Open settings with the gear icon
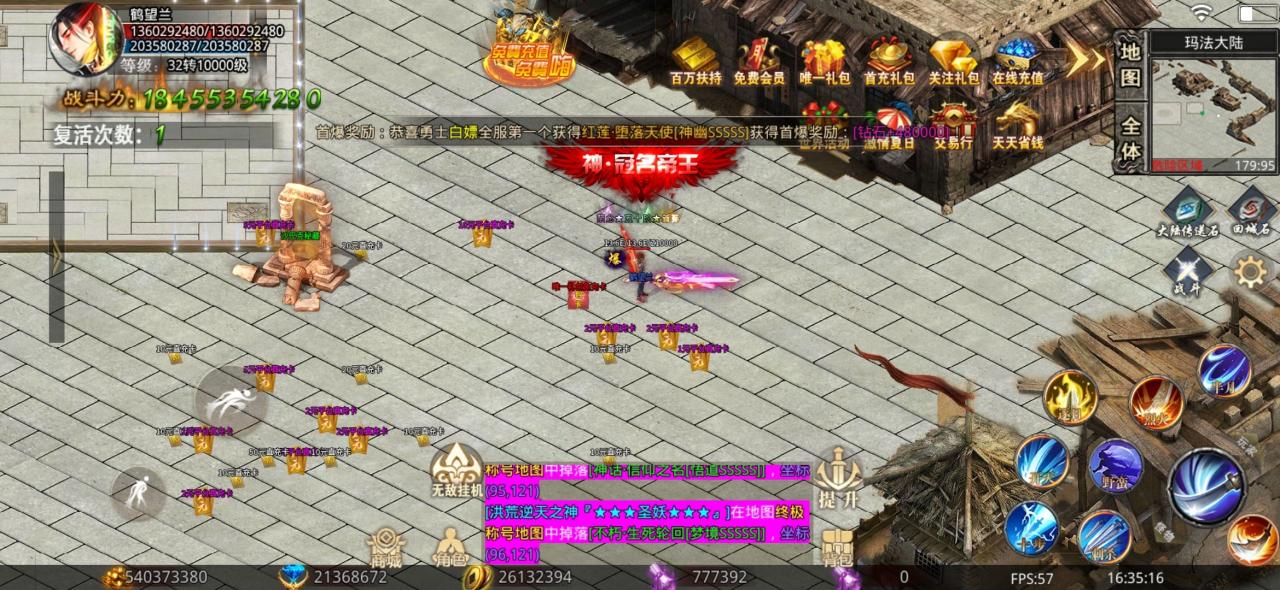 pos(1249,271)
